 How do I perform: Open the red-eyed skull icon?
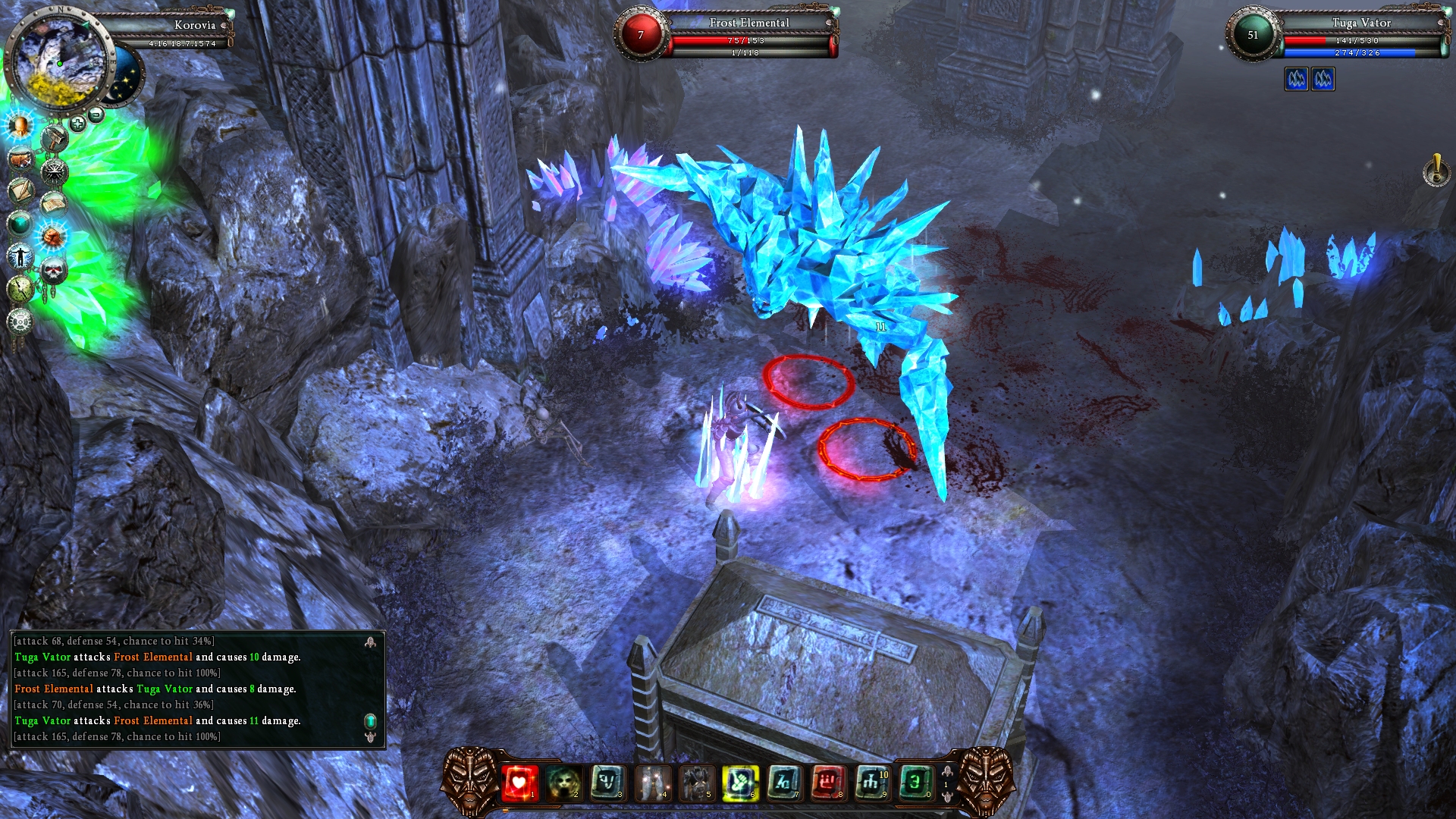53,270
